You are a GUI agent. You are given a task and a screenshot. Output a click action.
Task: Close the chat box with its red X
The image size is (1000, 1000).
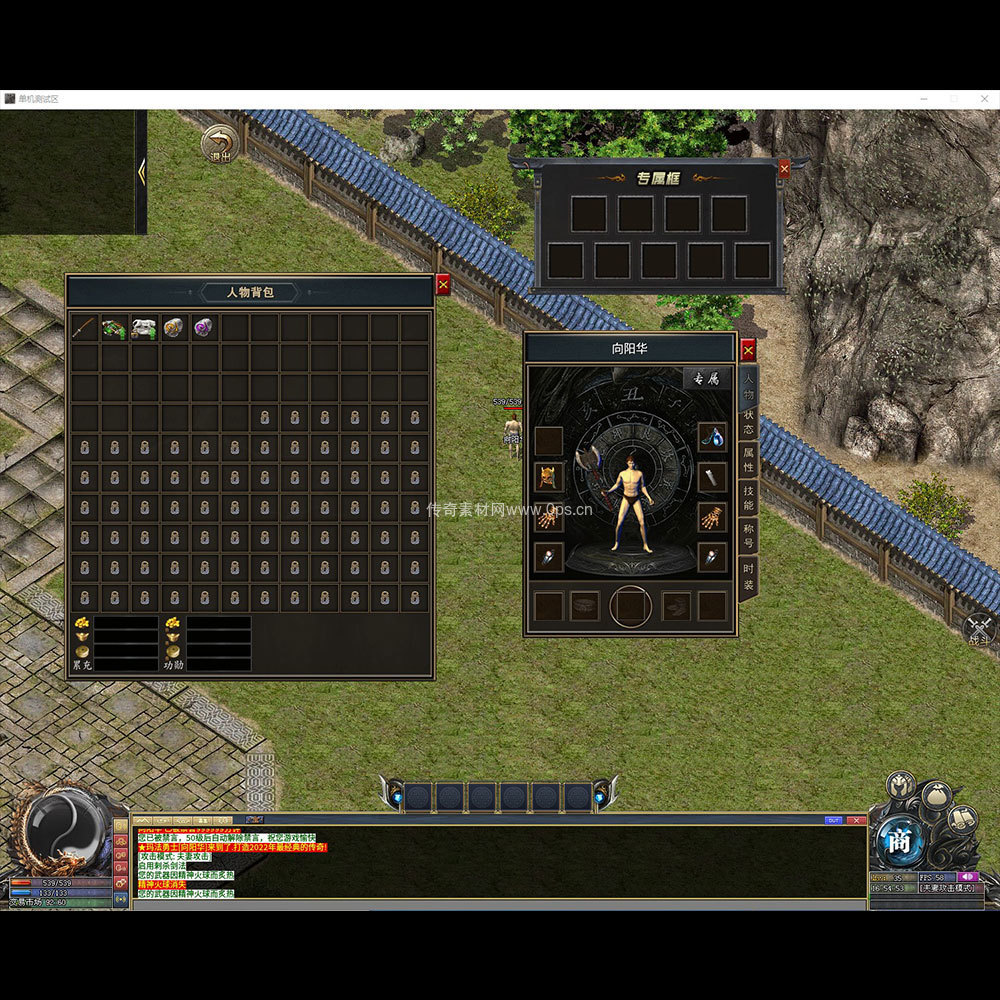[x=857, y=820]
